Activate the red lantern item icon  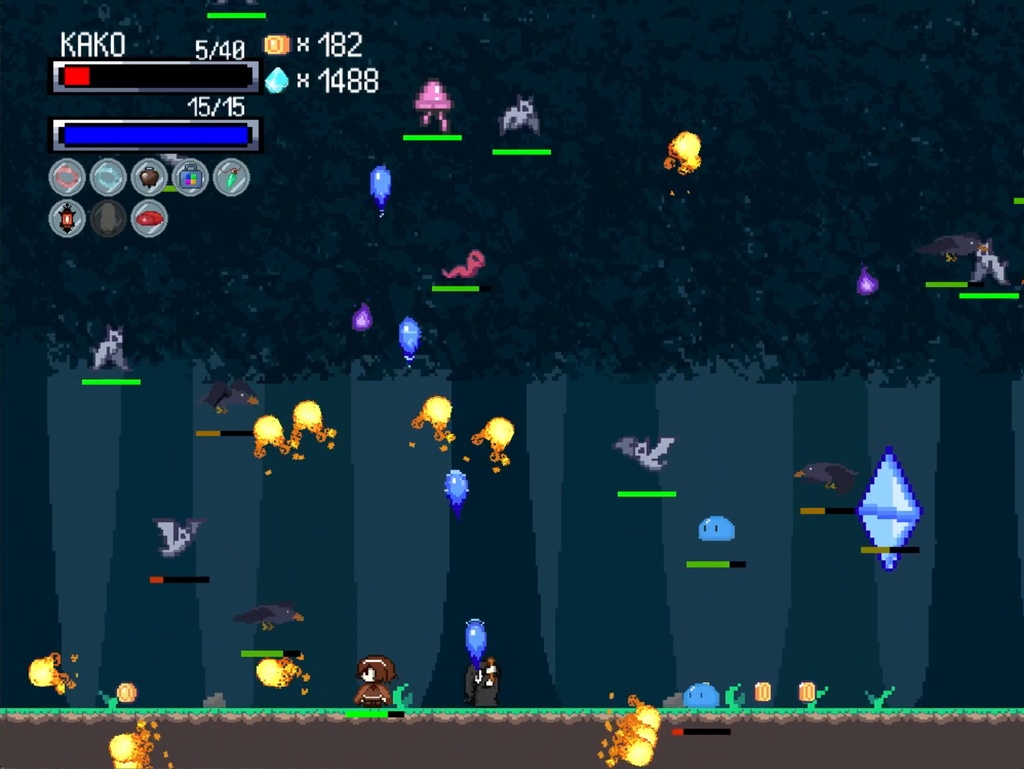pyautogui.click(x=67, y=218)
